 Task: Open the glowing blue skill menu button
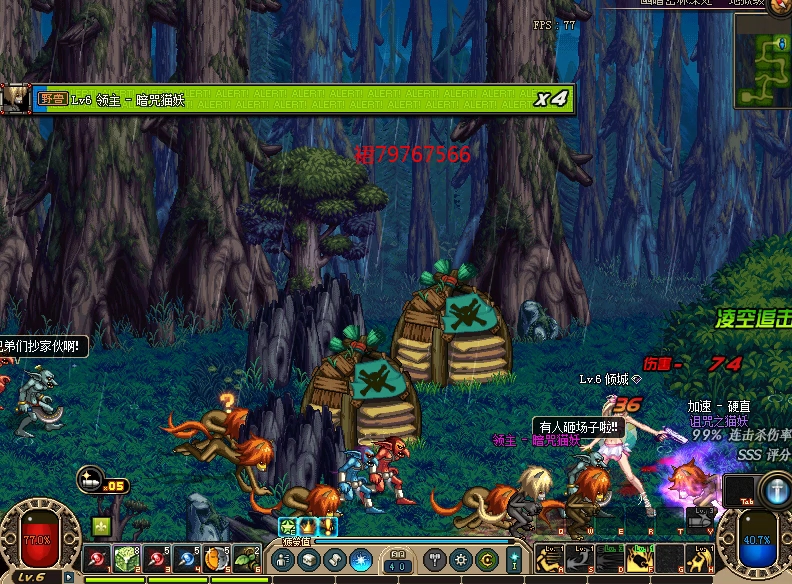[x=360, y=559]
